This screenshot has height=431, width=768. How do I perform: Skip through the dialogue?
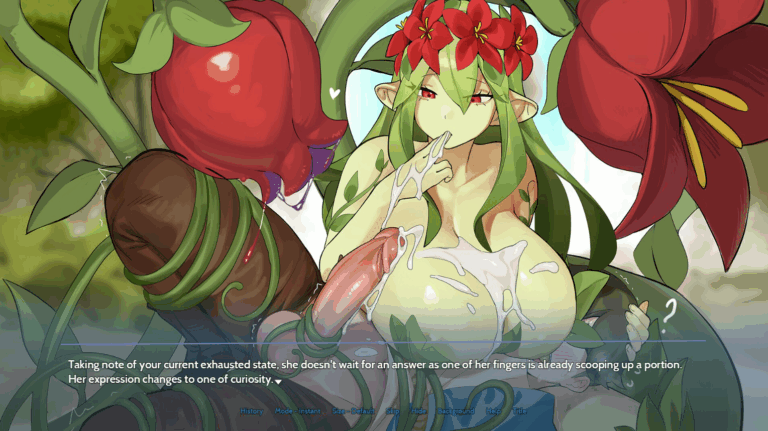click(392, 411)
